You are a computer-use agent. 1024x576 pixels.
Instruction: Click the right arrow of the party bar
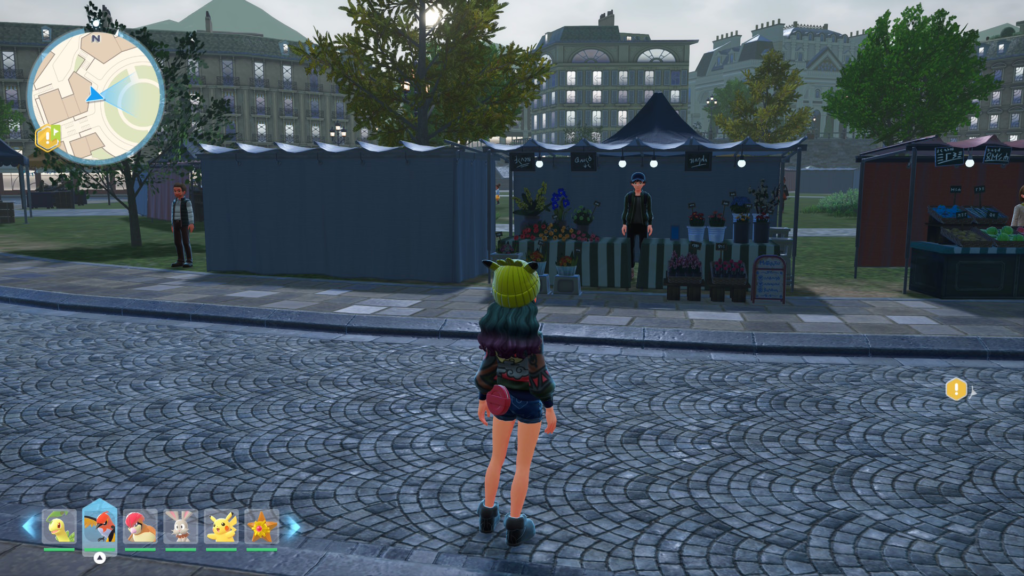point(292,526)
